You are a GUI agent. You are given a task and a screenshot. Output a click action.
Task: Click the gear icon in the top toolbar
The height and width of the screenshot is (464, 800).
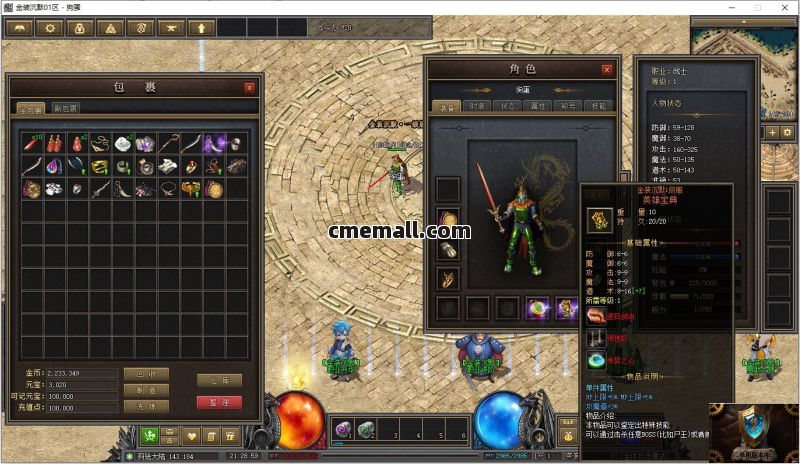pos(49,28)
